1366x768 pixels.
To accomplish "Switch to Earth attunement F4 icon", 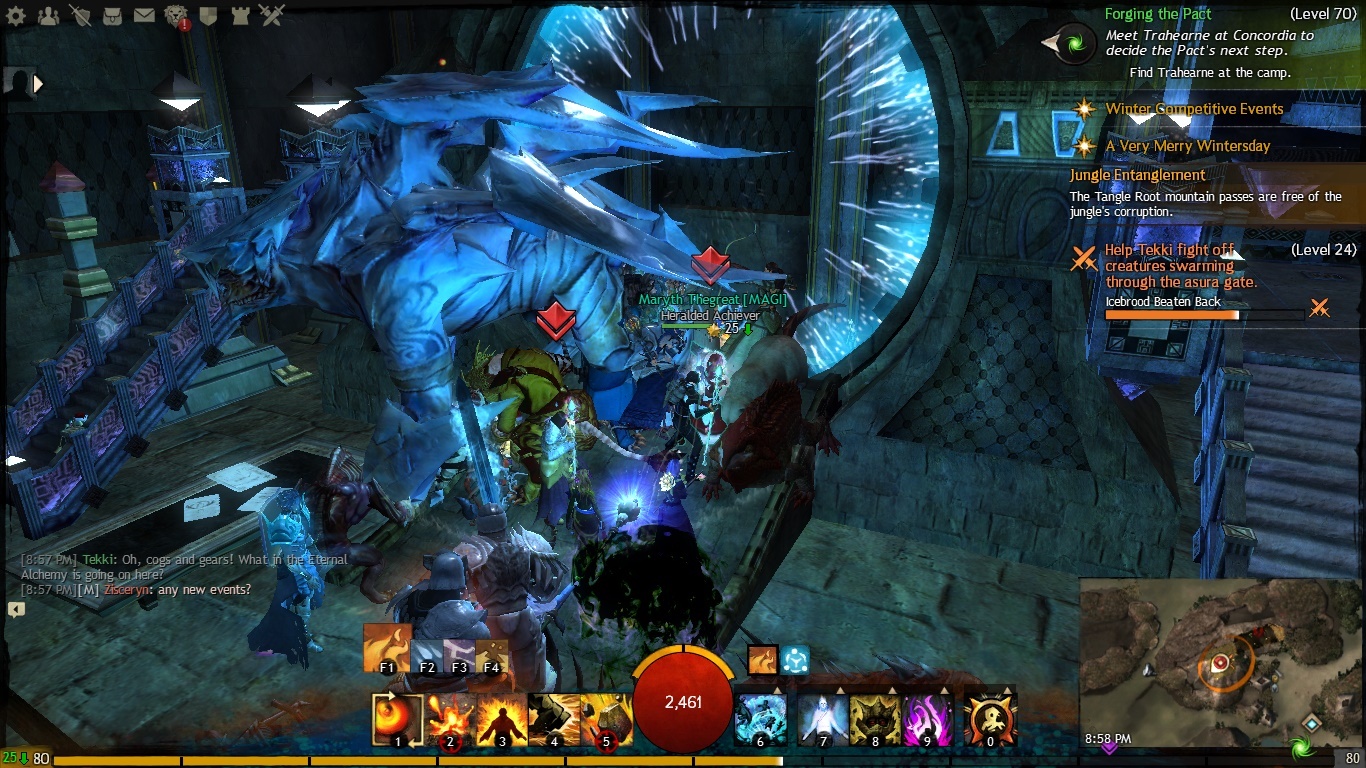I will point(491,656).
